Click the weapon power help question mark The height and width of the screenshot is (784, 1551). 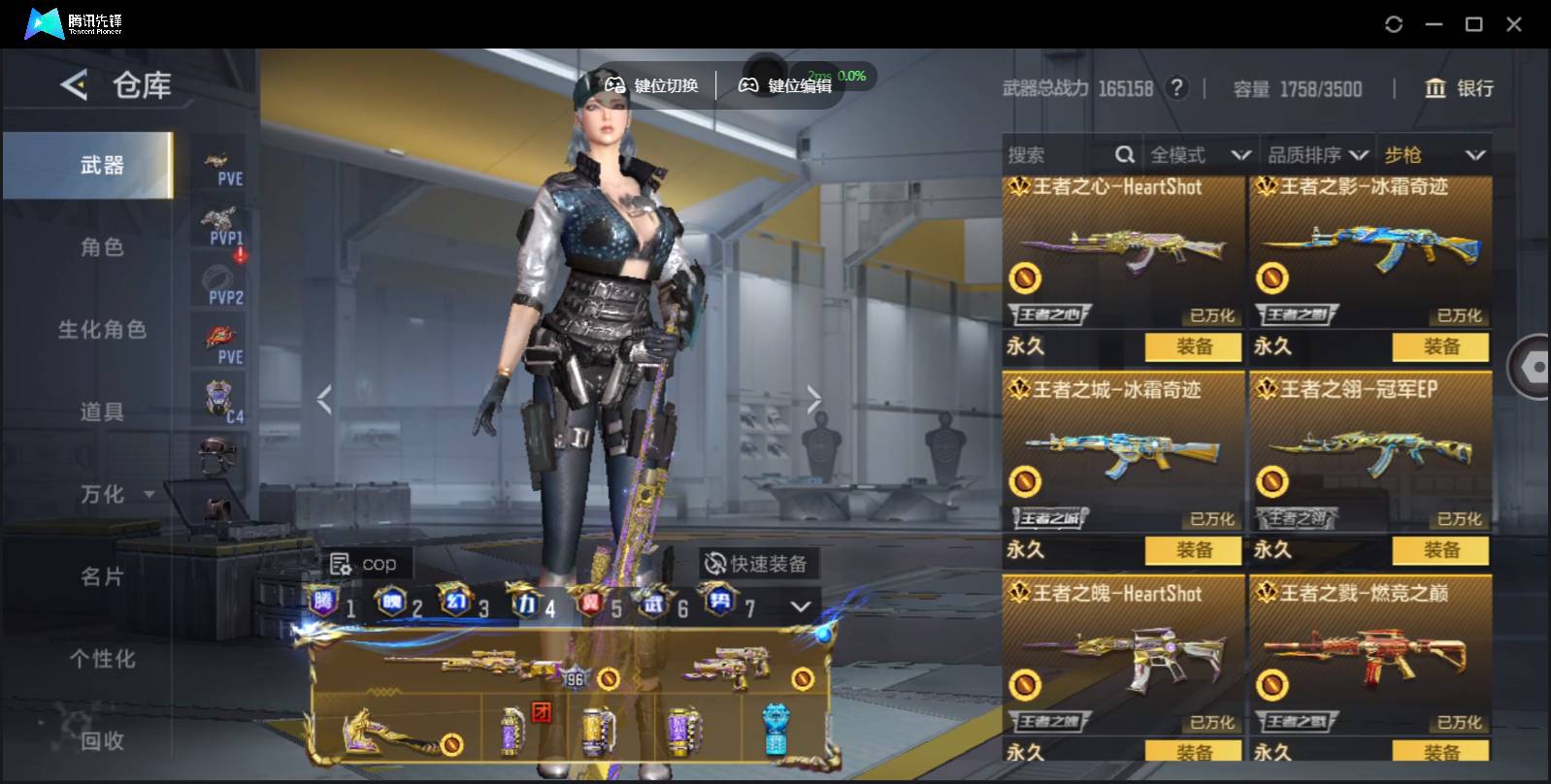tap(1176, 88)
